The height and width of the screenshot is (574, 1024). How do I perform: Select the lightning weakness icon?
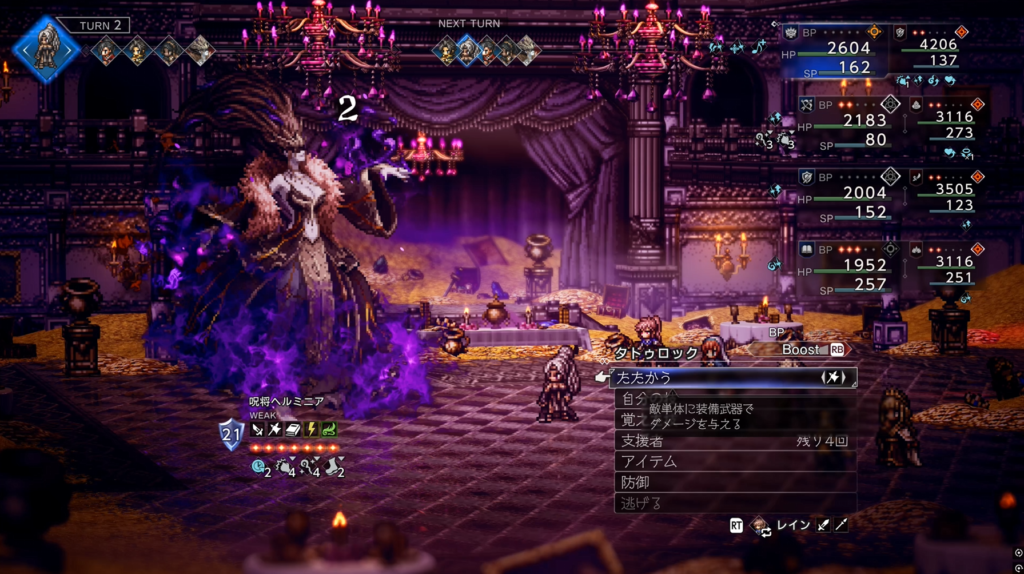pyautogui.click(x=310, y=429)
